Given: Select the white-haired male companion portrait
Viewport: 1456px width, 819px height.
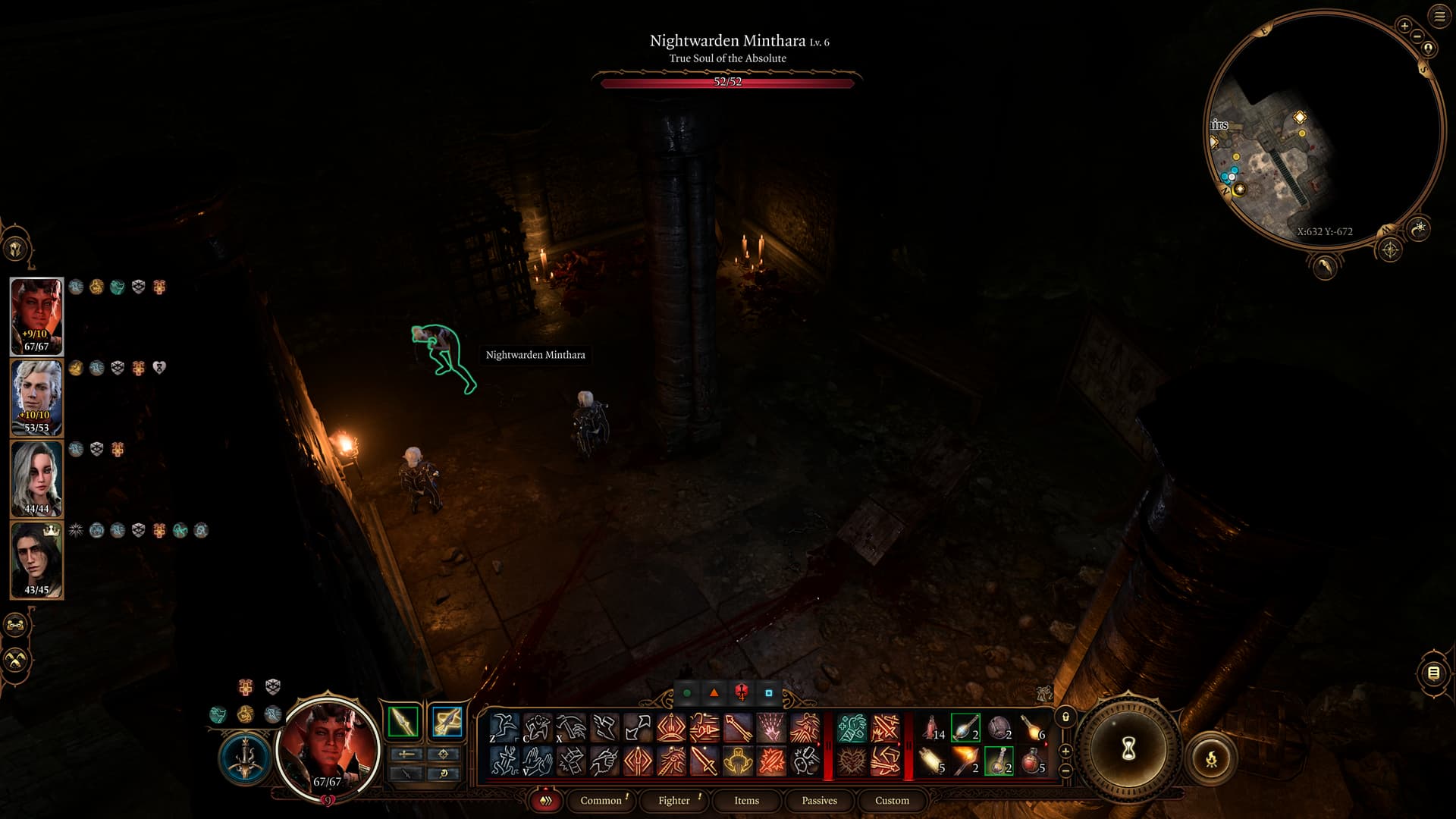Looking at the screenshot, I should click(x=36, y=397).
